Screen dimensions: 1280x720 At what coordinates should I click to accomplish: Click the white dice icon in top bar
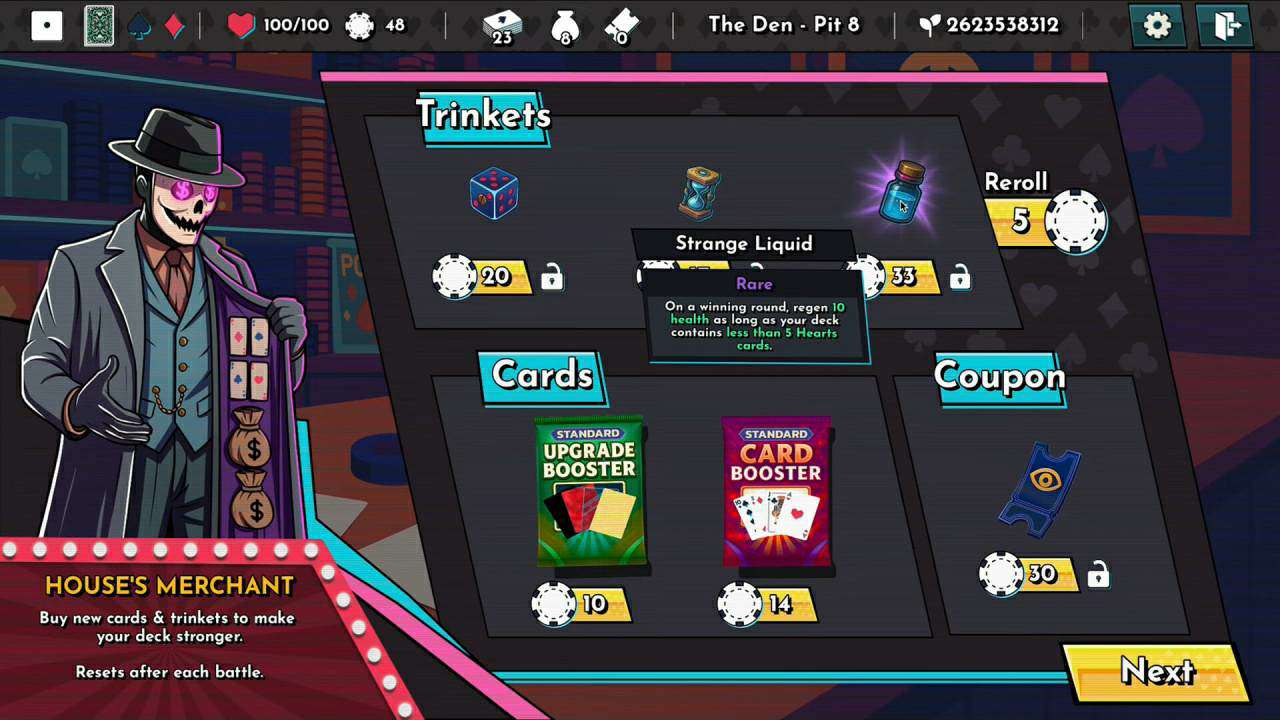point(47,26)
